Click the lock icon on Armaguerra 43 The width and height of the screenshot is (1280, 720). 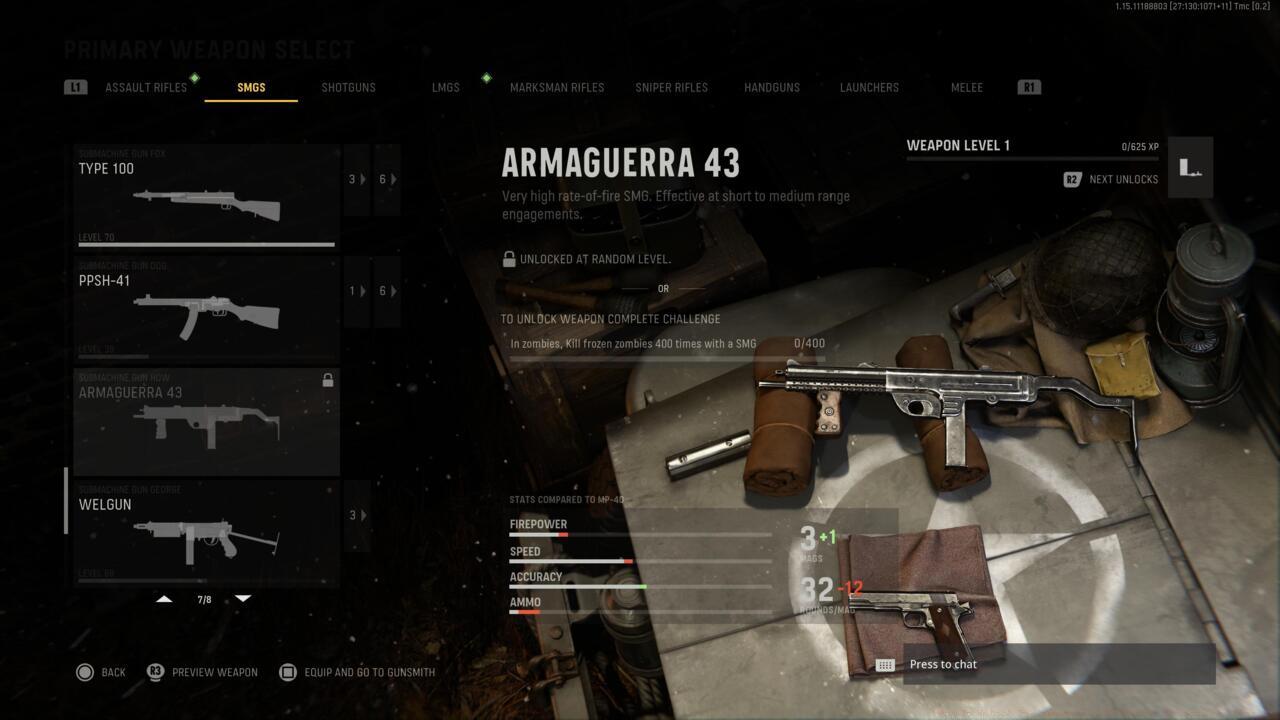coord(328,379)
